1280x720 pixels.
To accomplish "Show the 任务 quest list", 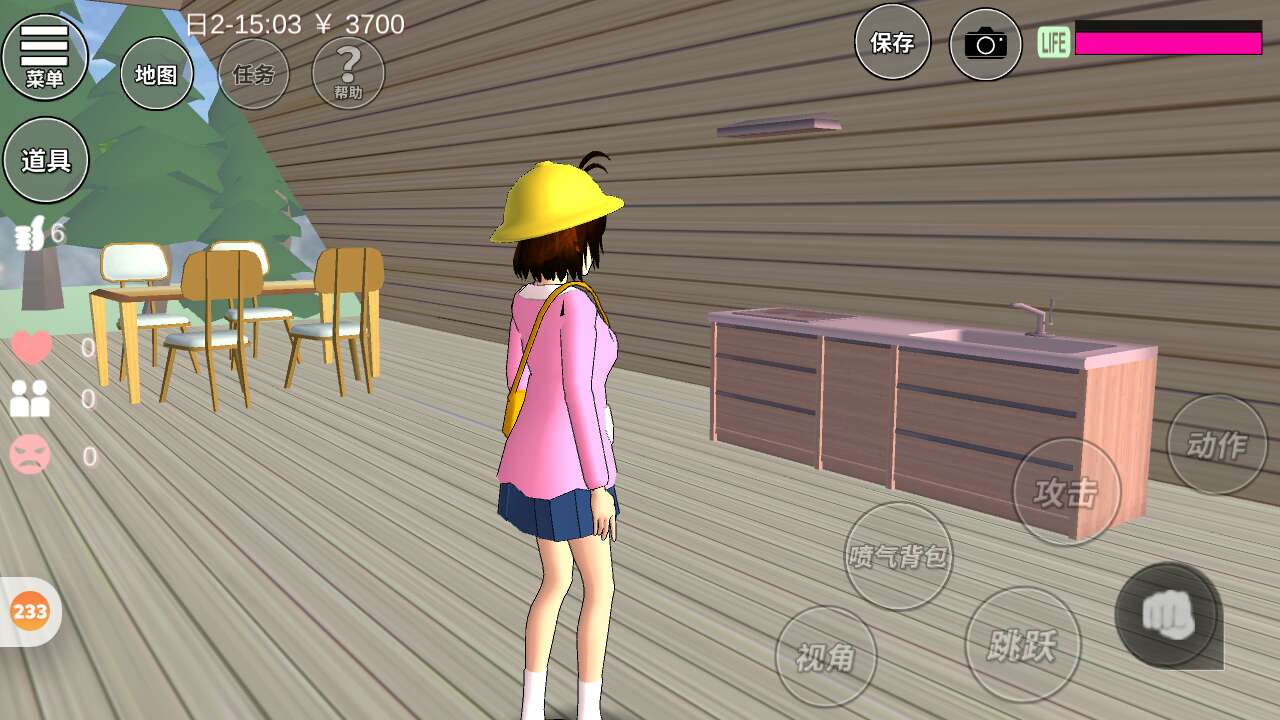I will 254,74.
